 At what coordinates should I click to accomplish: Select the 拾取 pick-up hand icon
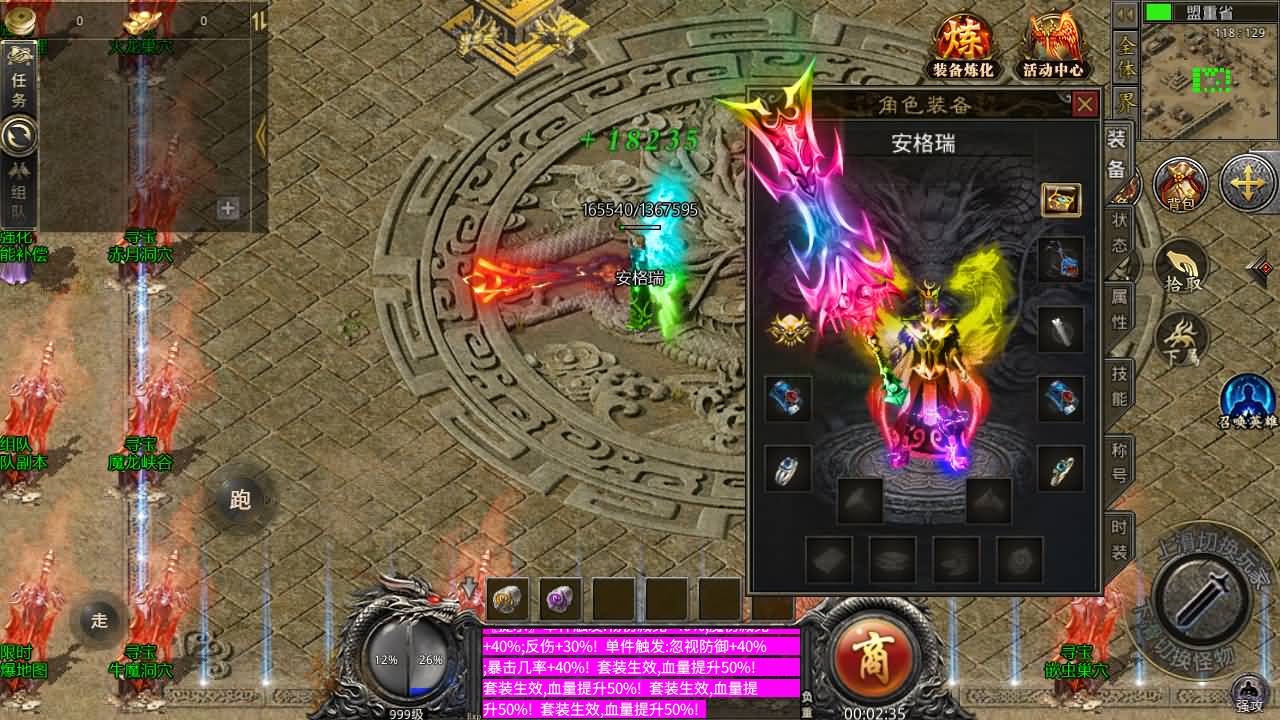point(1182,268)
